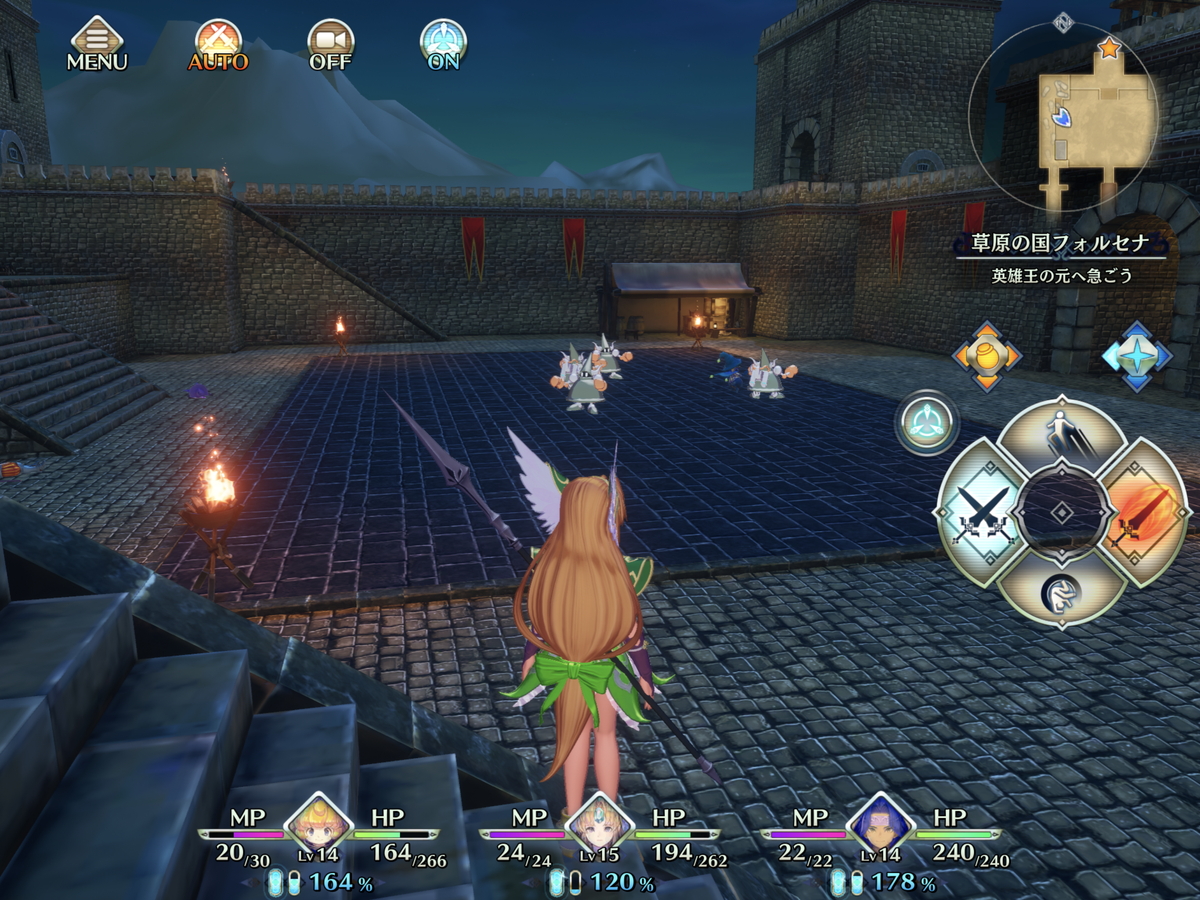Select the quest objective text under Forcena
The image size is (1200, 900).
tap(1062, 276)
